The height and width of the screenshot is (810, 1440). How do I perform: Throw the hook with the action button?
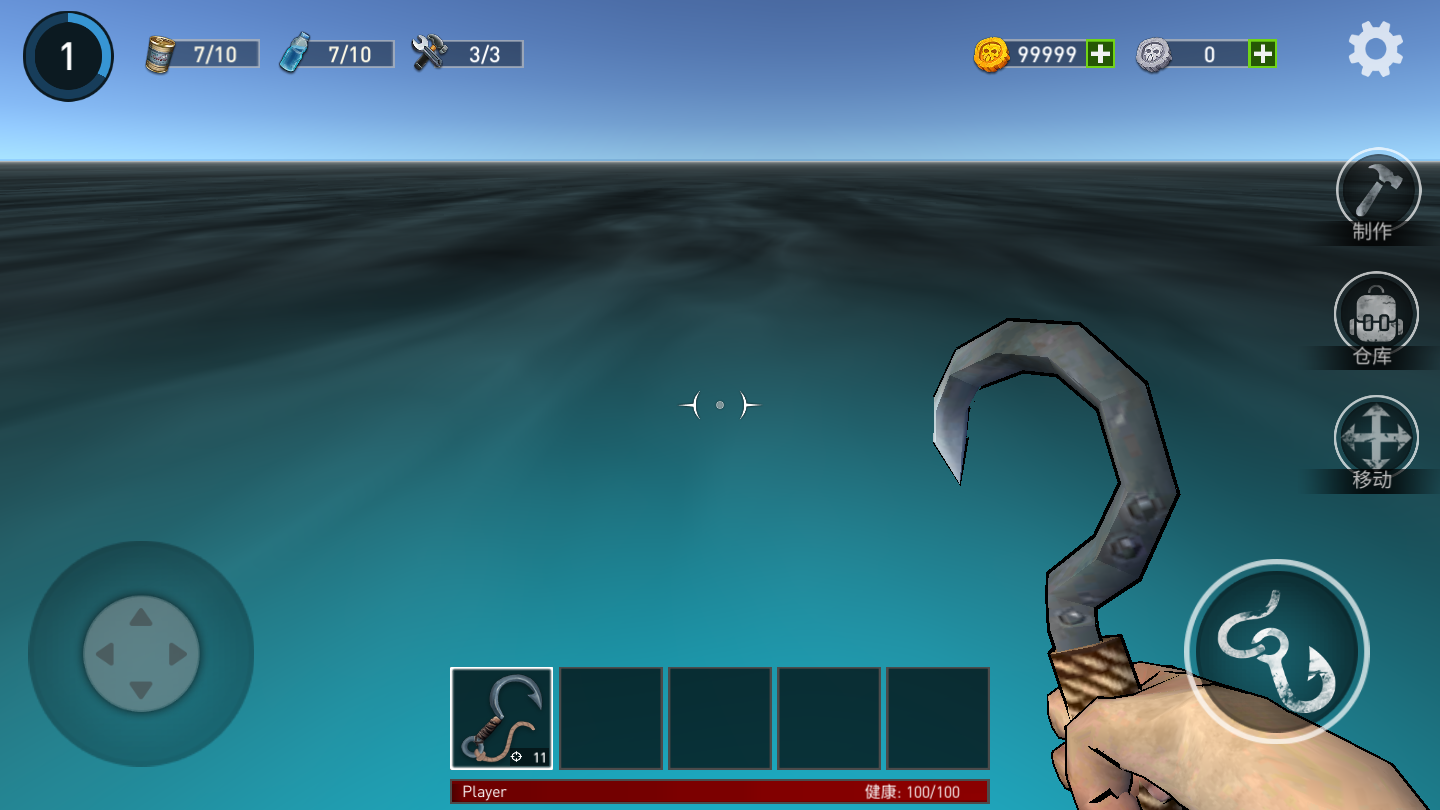[x=1276, y=651]
